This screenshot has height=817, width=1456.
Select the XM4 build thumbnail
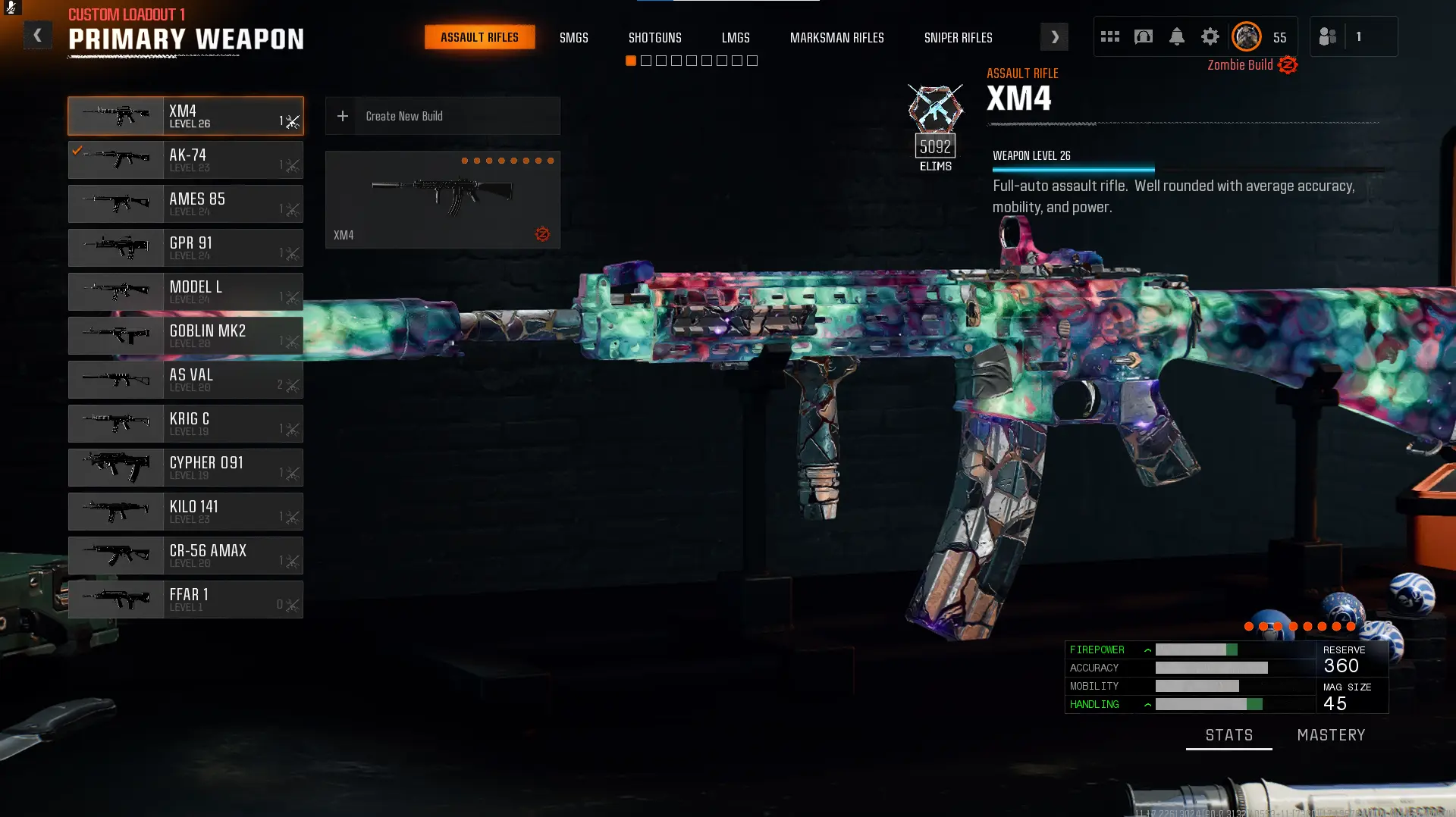tap(442, 199)
